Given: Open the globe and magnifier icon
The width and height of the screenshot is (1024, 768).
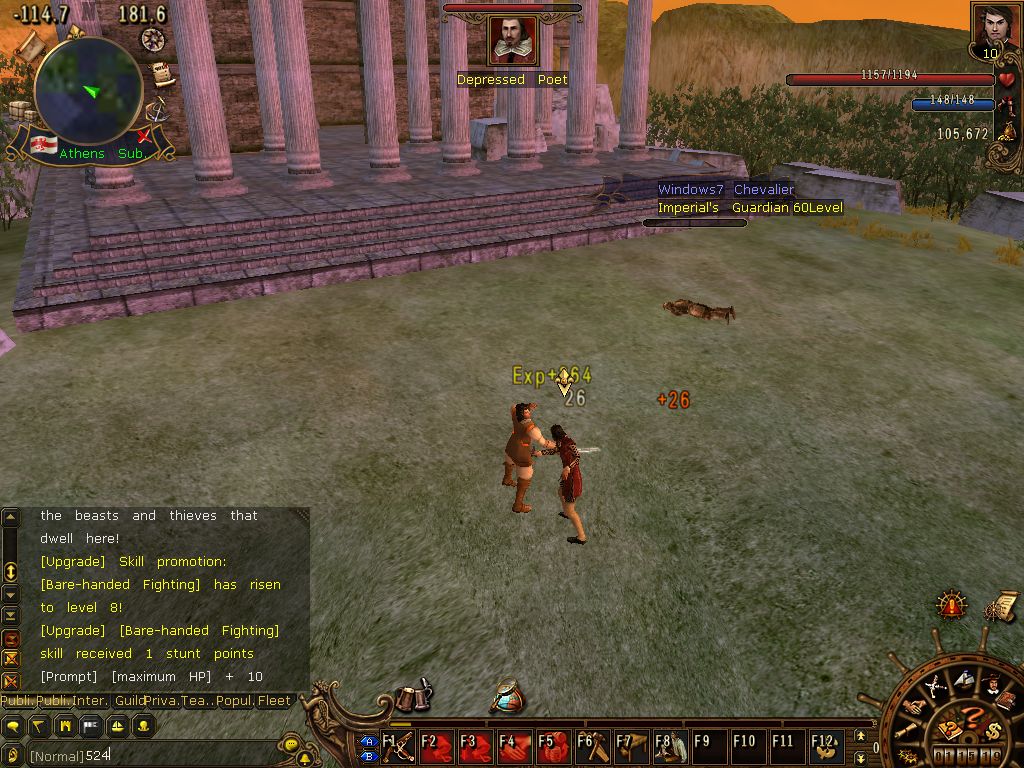Looking at the screenshot, I should pos(508,696).
